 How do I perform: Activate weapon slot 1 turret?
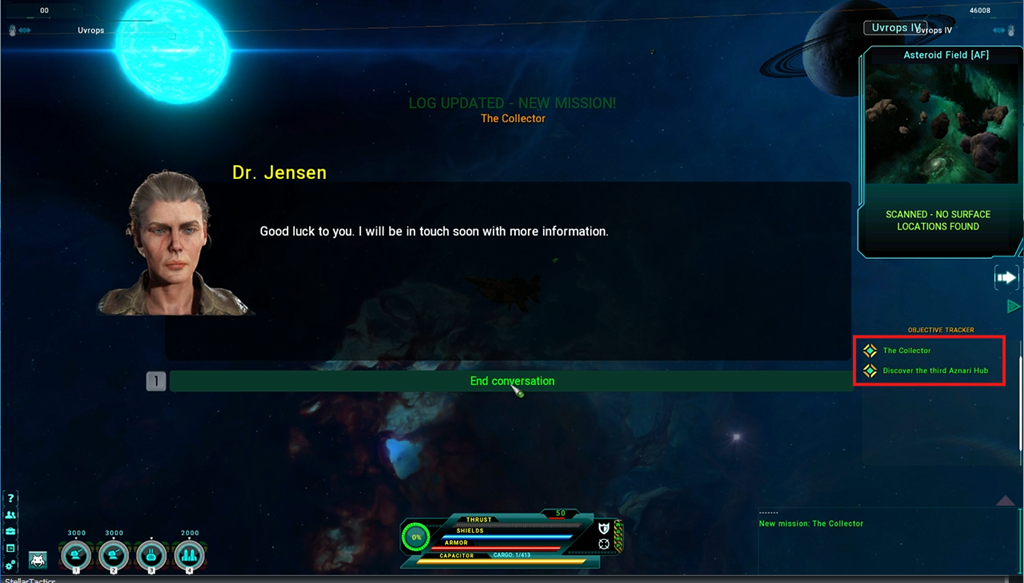point(76,555)
